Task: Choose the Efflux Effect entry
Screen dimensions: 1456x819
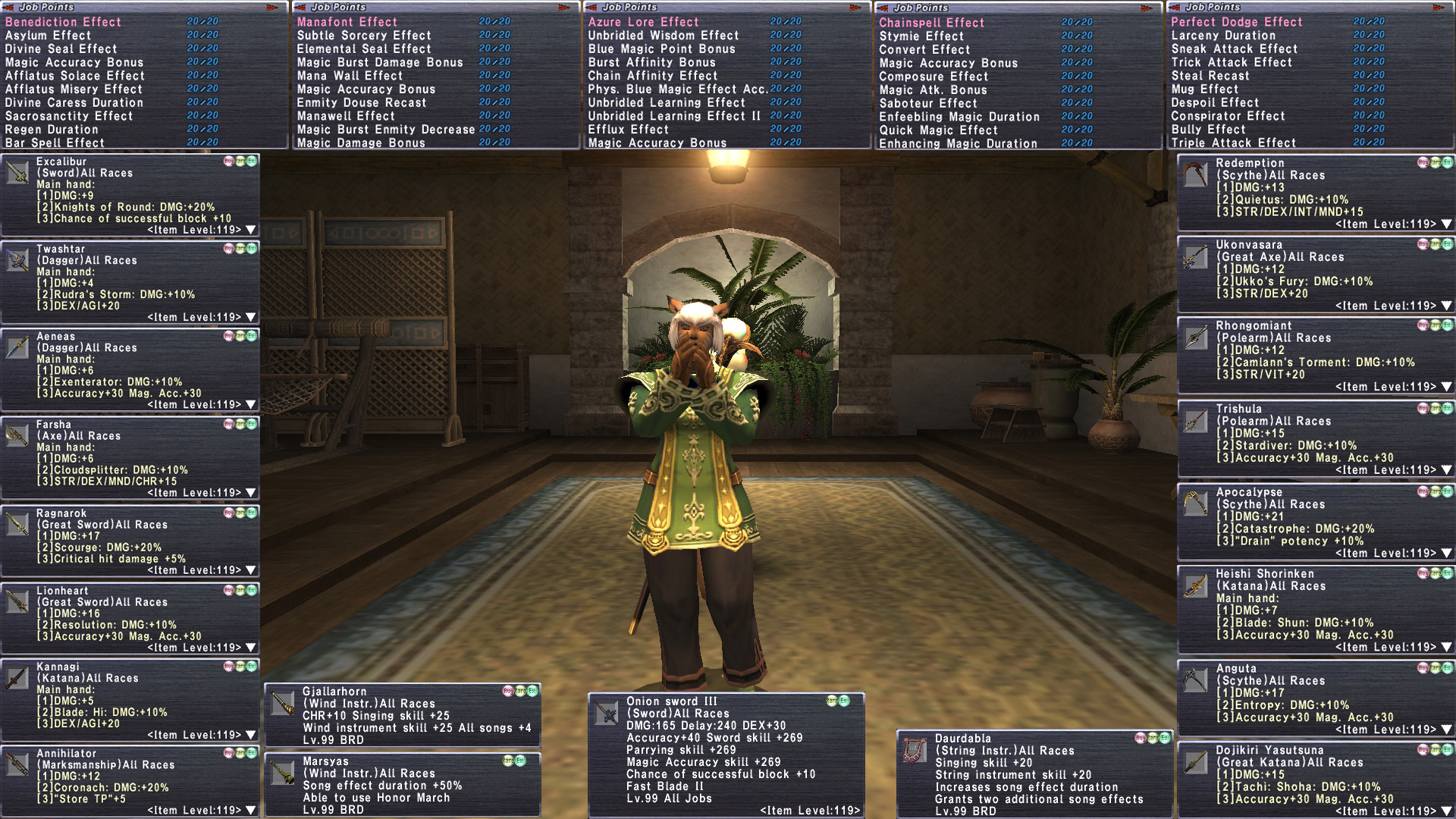Action: 628,130
